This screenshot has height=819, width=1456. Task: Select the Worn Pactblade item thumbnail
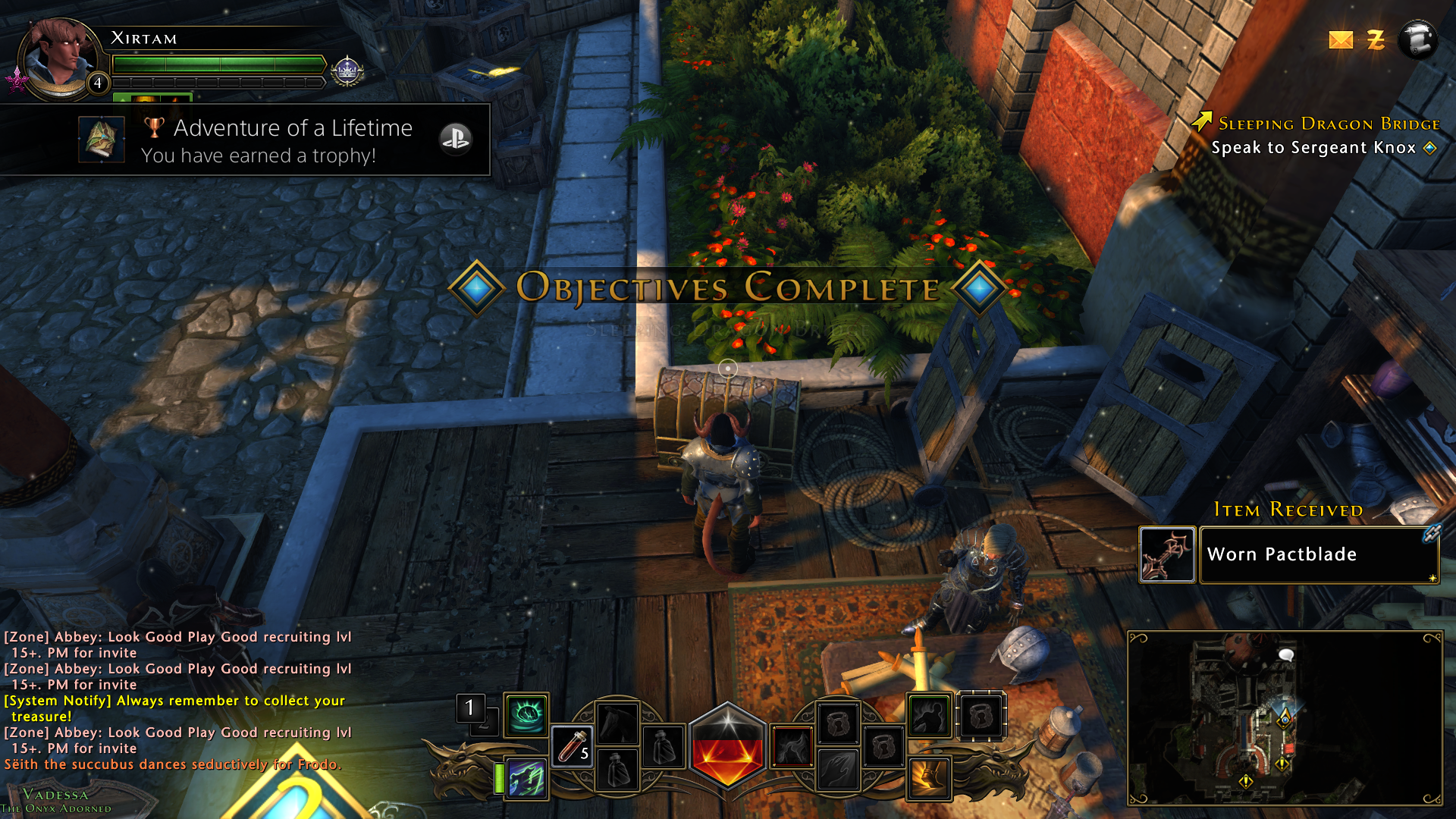1166,555
